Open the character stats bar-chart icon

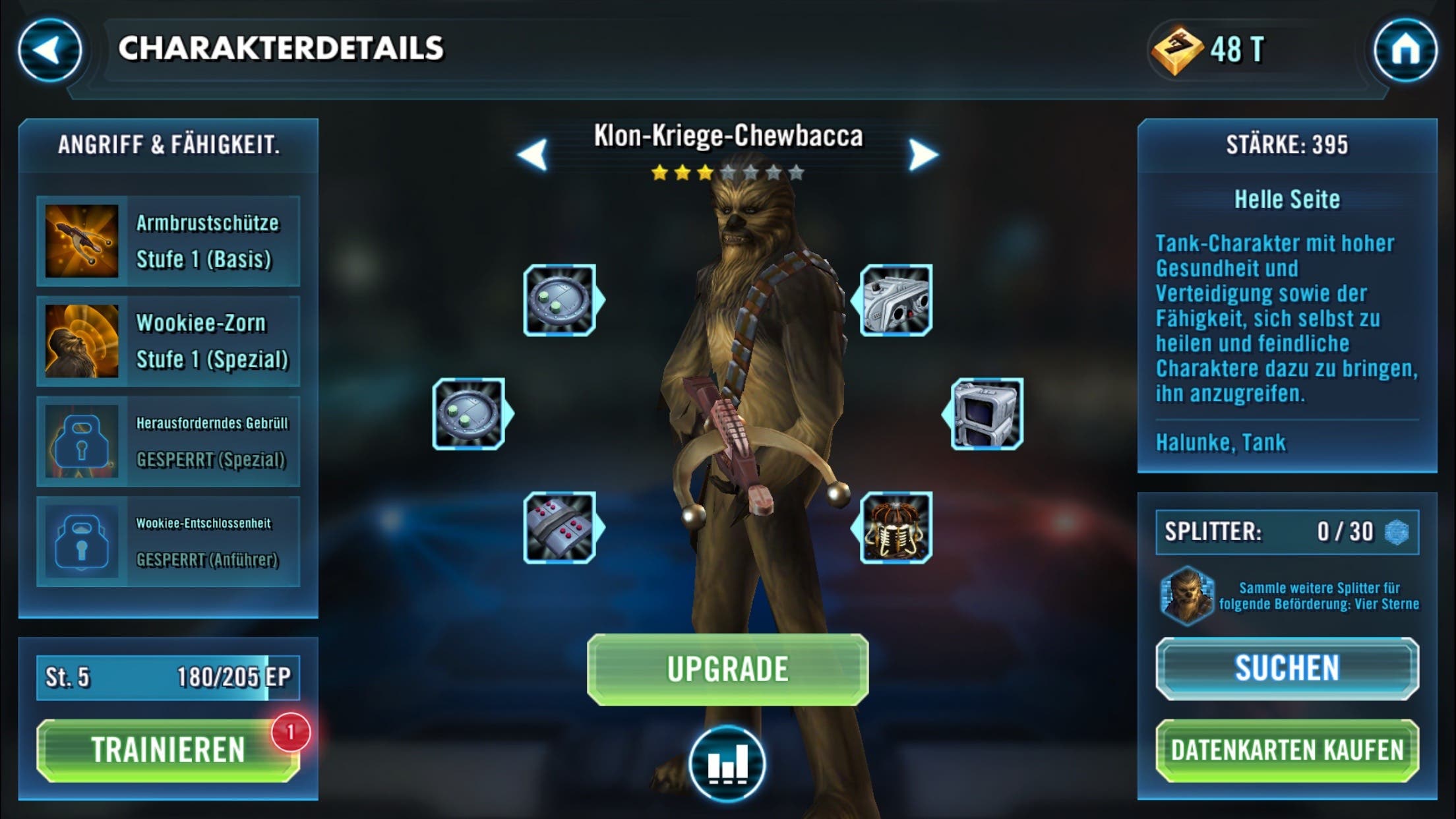[727, 764]
